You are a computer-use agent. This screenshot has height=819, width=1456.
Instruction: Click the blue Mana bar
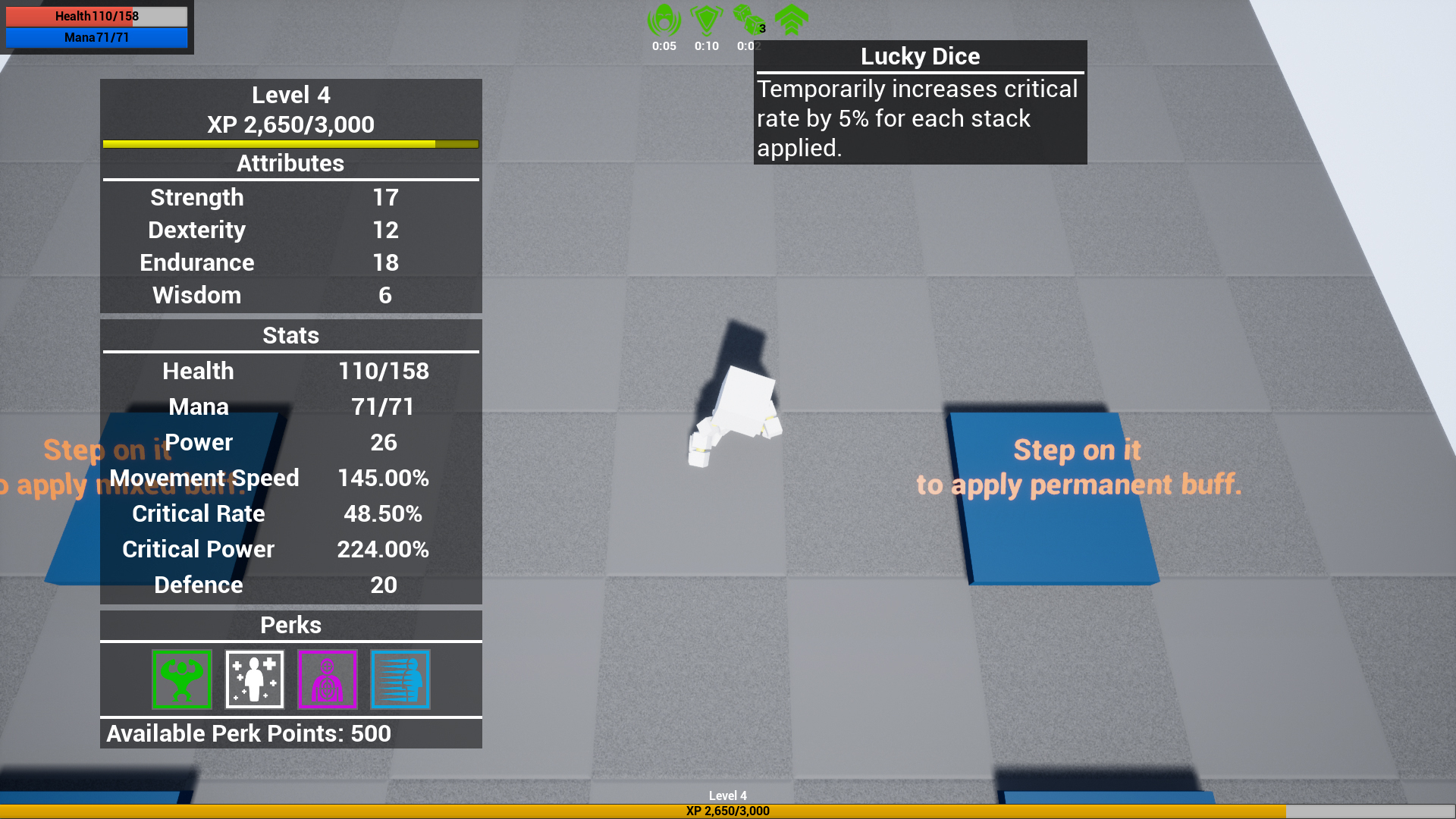97,37
